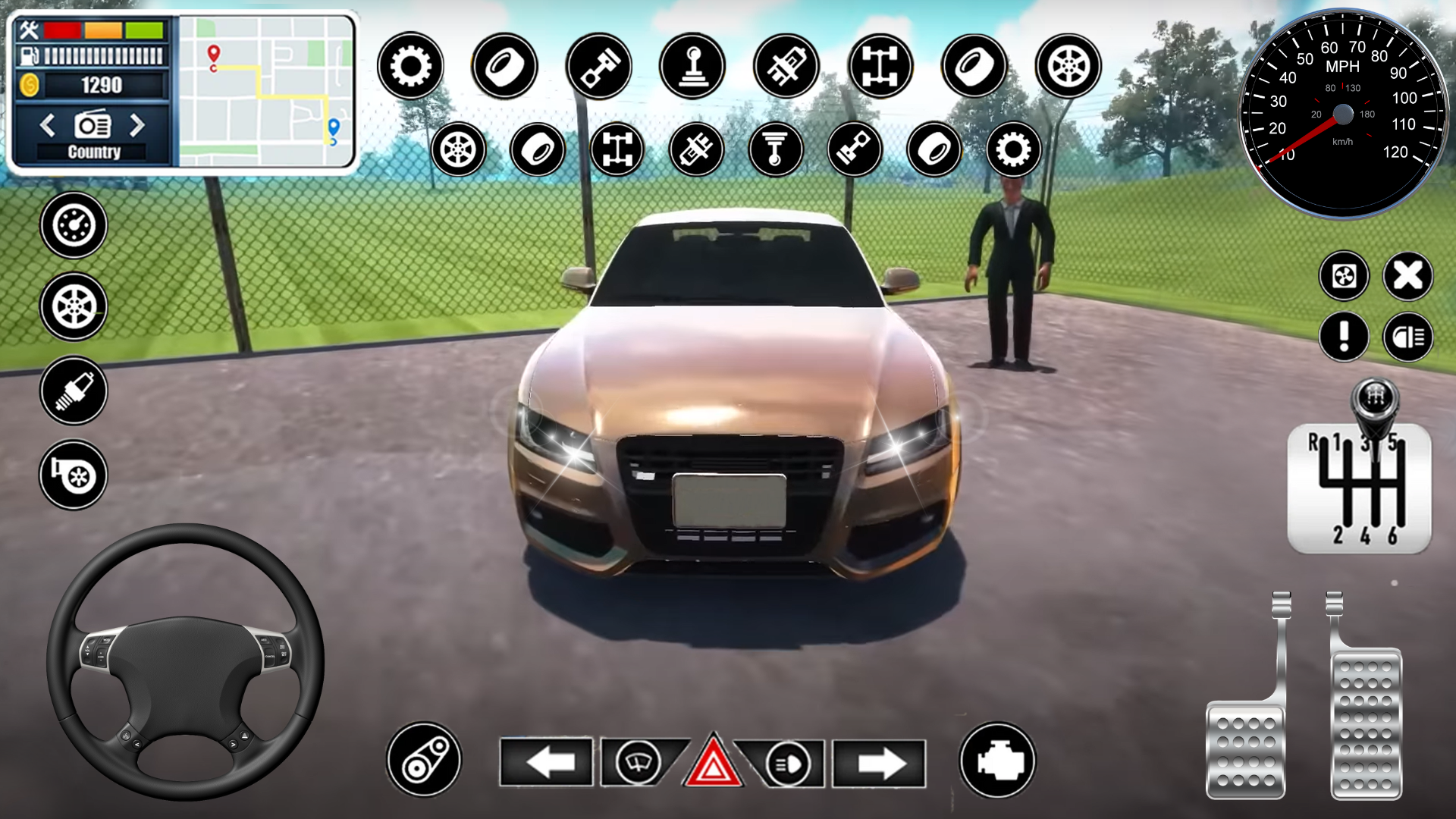The image size is (1456, 819).
Task: Click the wheel rim icon on left sidebar
Action: point(72,307)
